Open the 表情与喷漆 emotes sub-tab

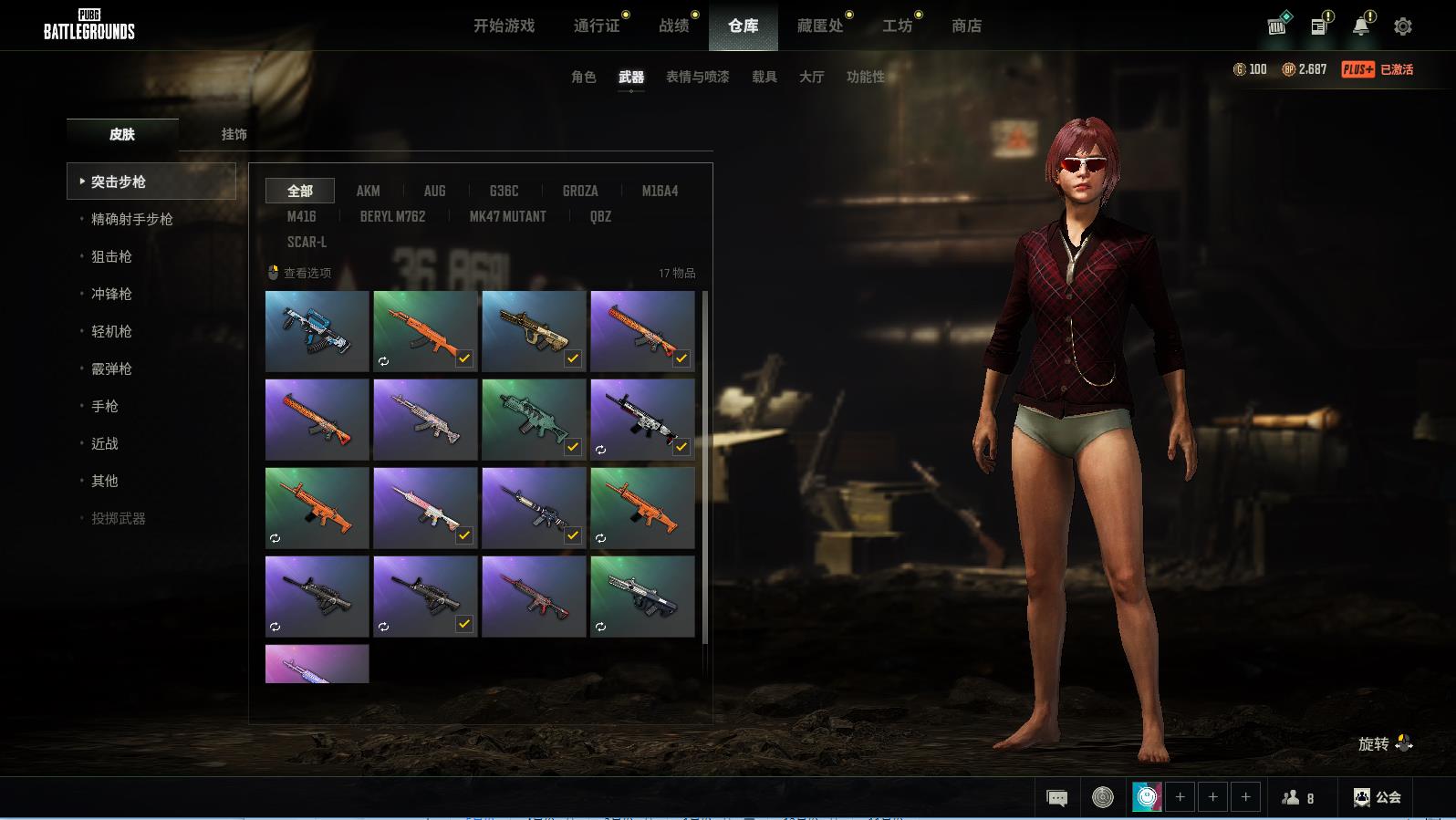coord(697,77)
